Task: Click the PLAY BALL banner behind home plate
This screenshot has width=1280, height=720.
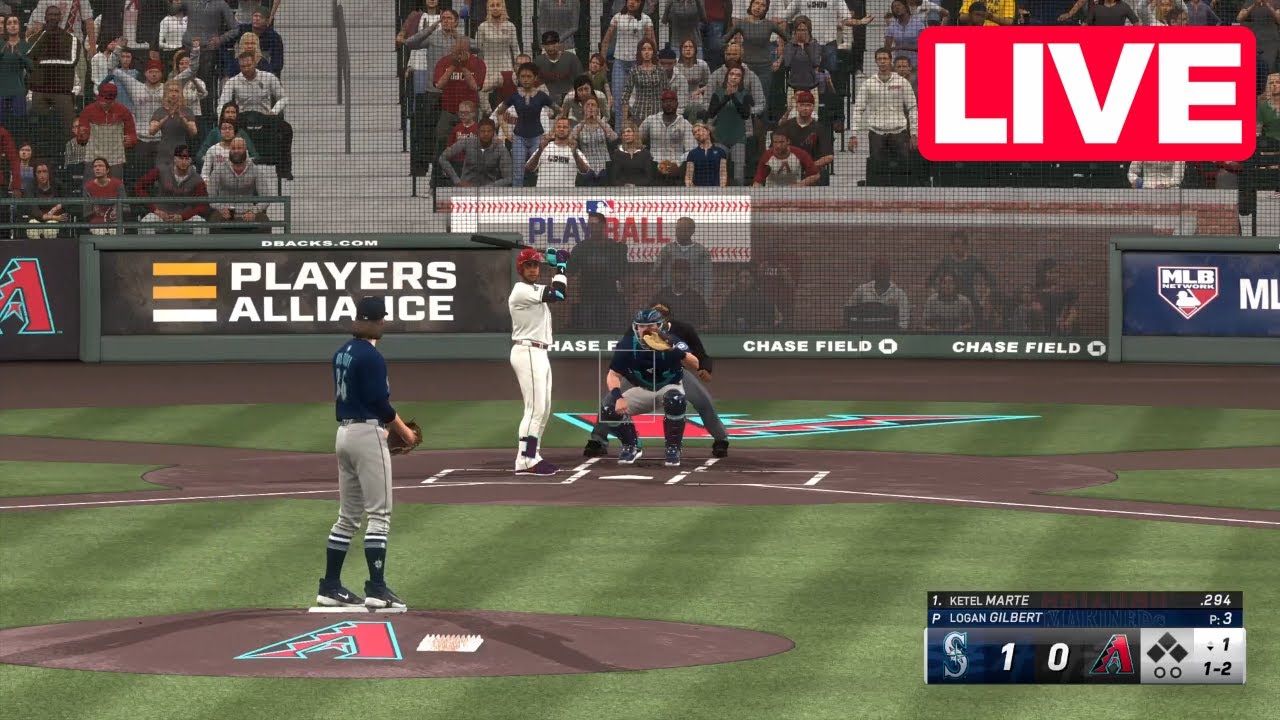Action: [597, 228]
